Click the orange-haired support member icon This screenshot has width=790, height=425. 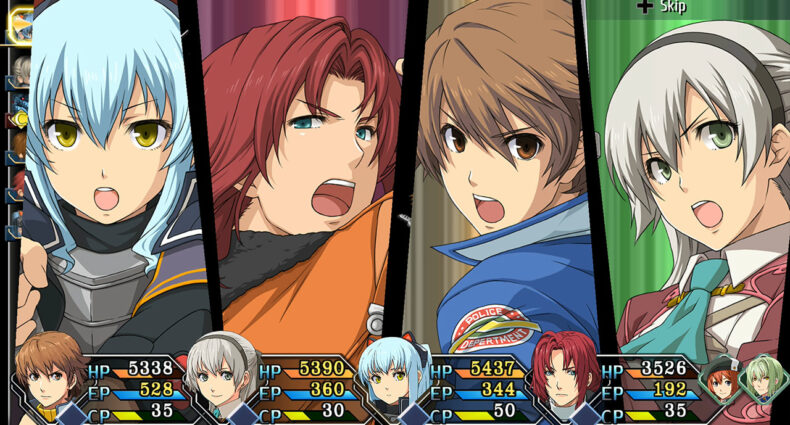(x=720, y=381)
